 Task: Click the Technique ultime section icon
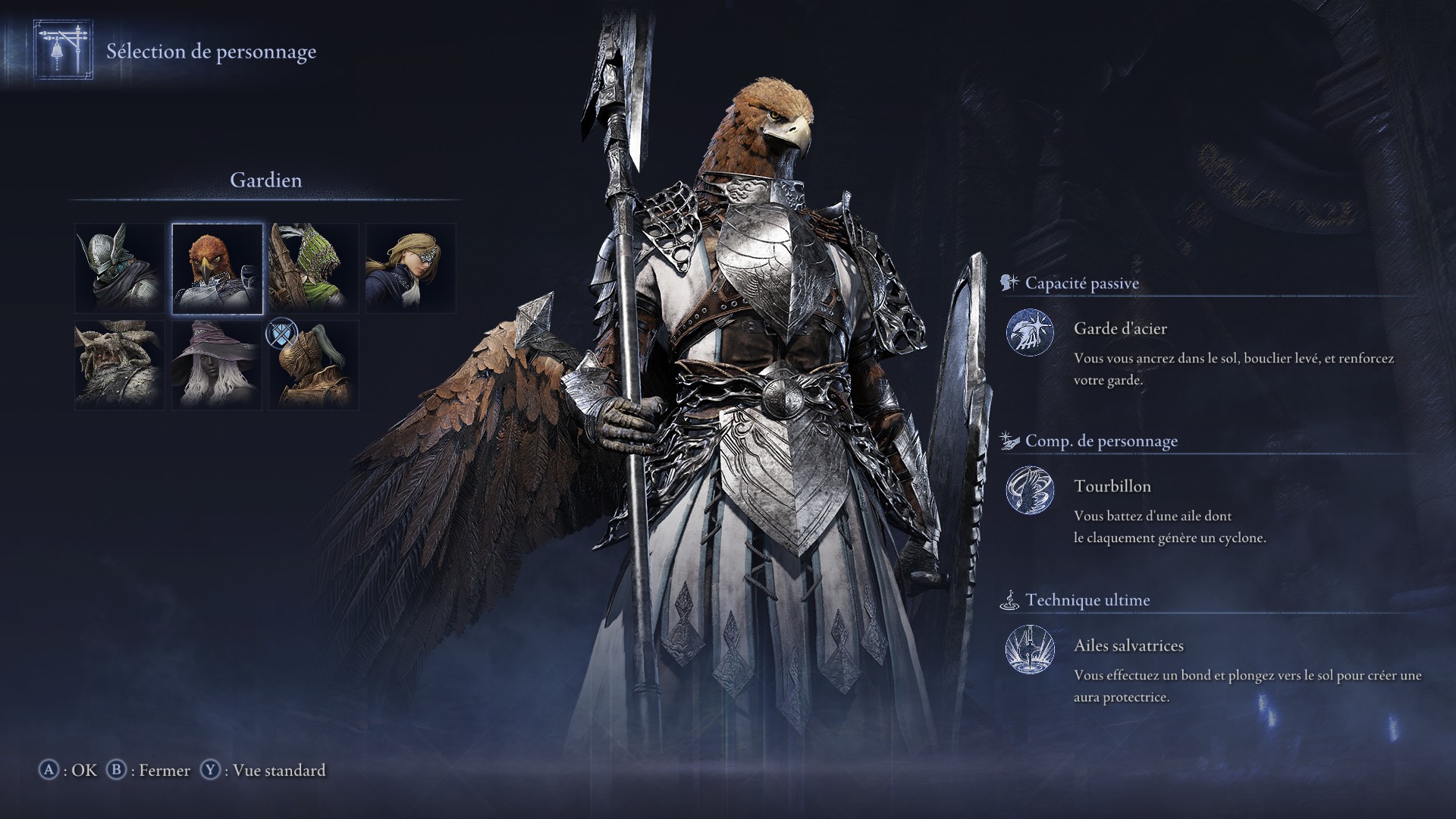[x=1010, y=600]
